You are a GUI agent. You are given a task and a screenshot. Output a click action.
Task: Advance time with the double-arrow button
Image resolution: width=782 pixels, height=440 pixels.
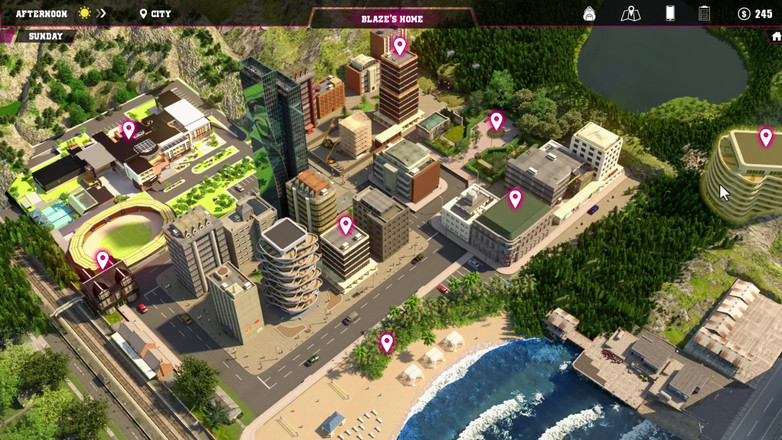coord(103,14)
